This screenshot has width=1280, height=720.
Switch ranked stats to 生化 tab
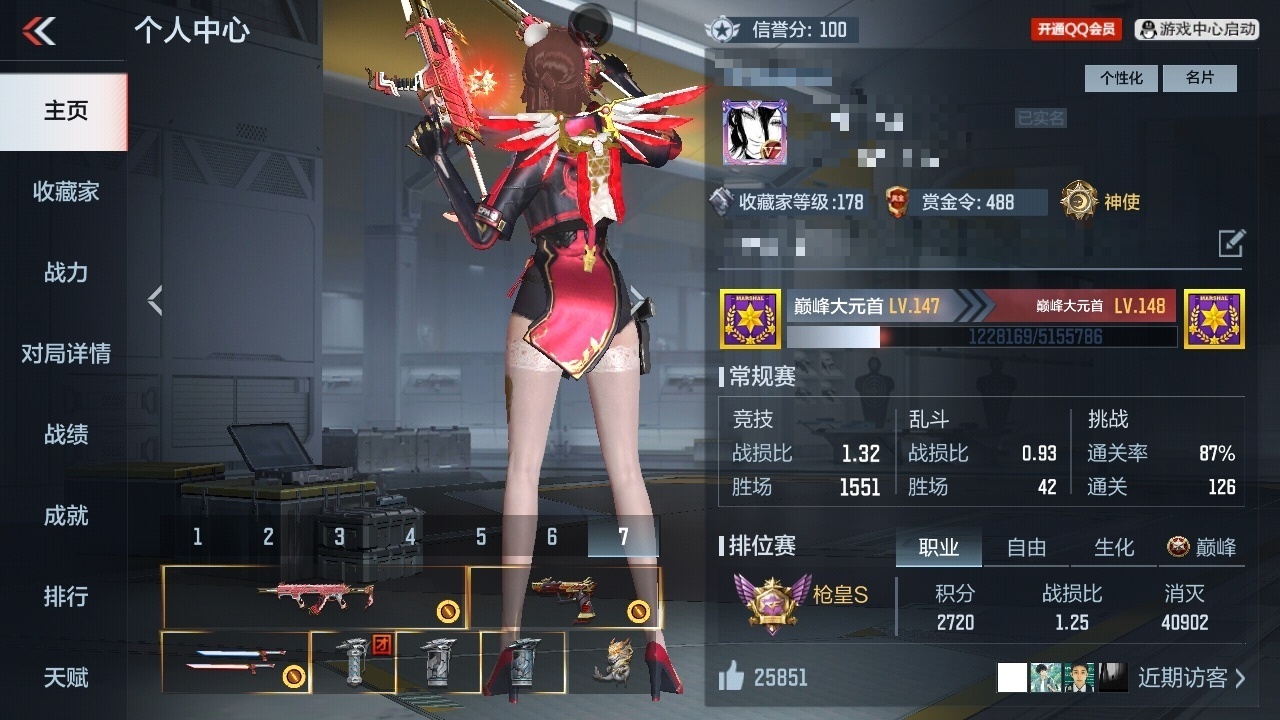pyautogui.click(x=1114, y=547)
